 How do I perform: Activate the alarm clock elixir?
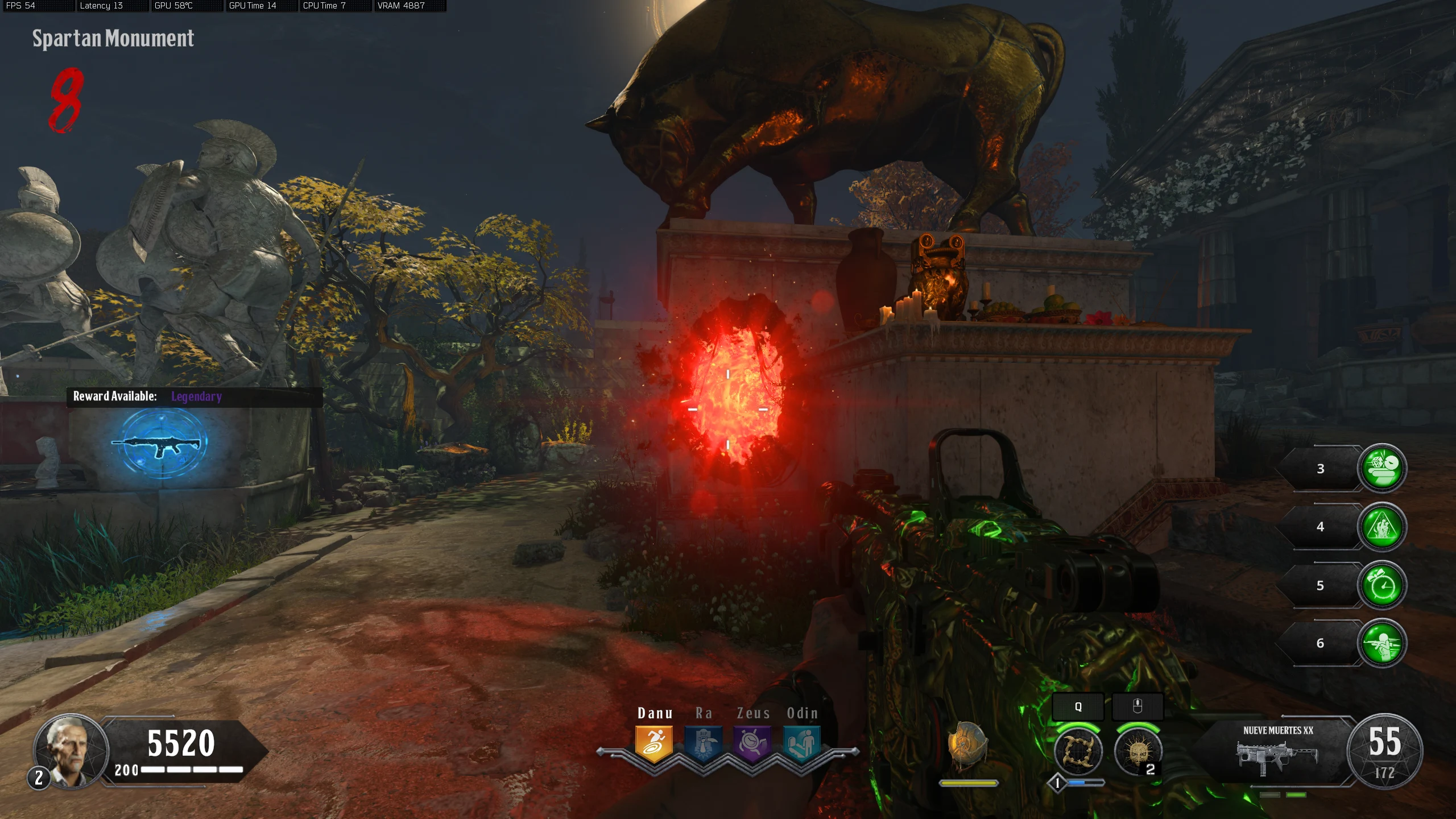click(x=1382, y=585)
